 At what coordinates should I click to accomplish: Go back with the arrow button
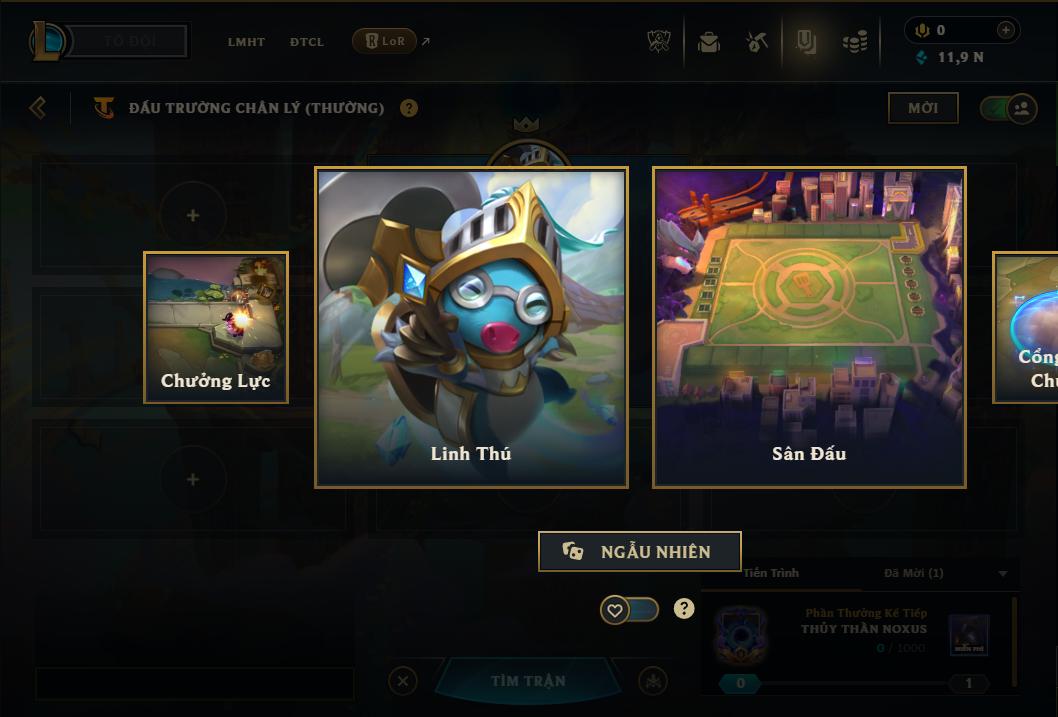(x=38, y=107)
